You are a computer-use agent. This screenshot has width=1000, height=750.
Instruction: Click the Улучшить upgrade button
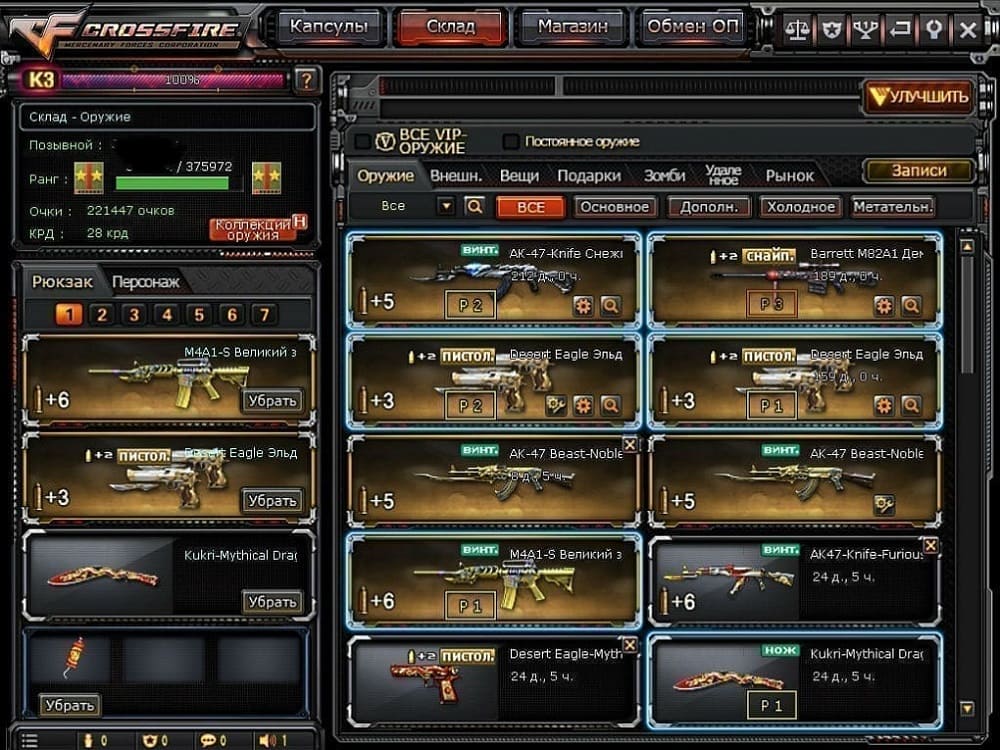[918, 96]
